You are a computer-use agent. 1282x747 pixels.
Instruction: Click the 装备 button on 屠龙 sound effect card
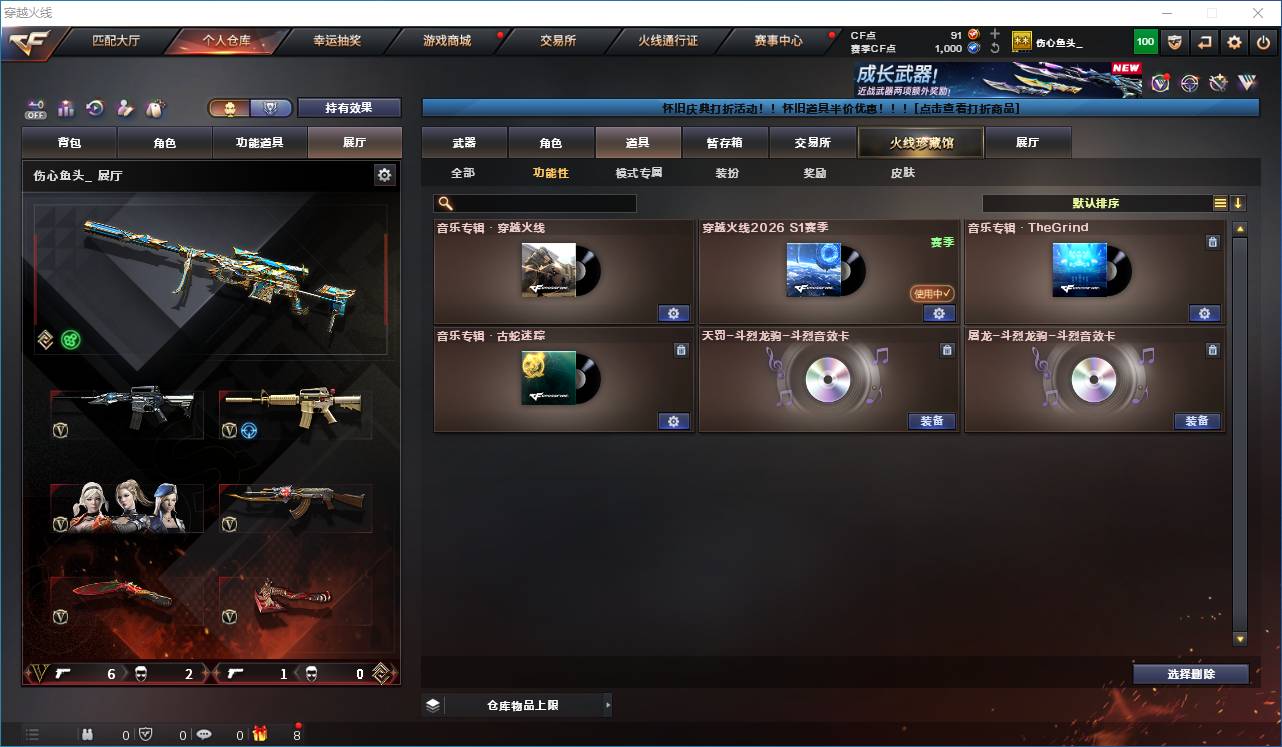click(x=1197, y=421)
